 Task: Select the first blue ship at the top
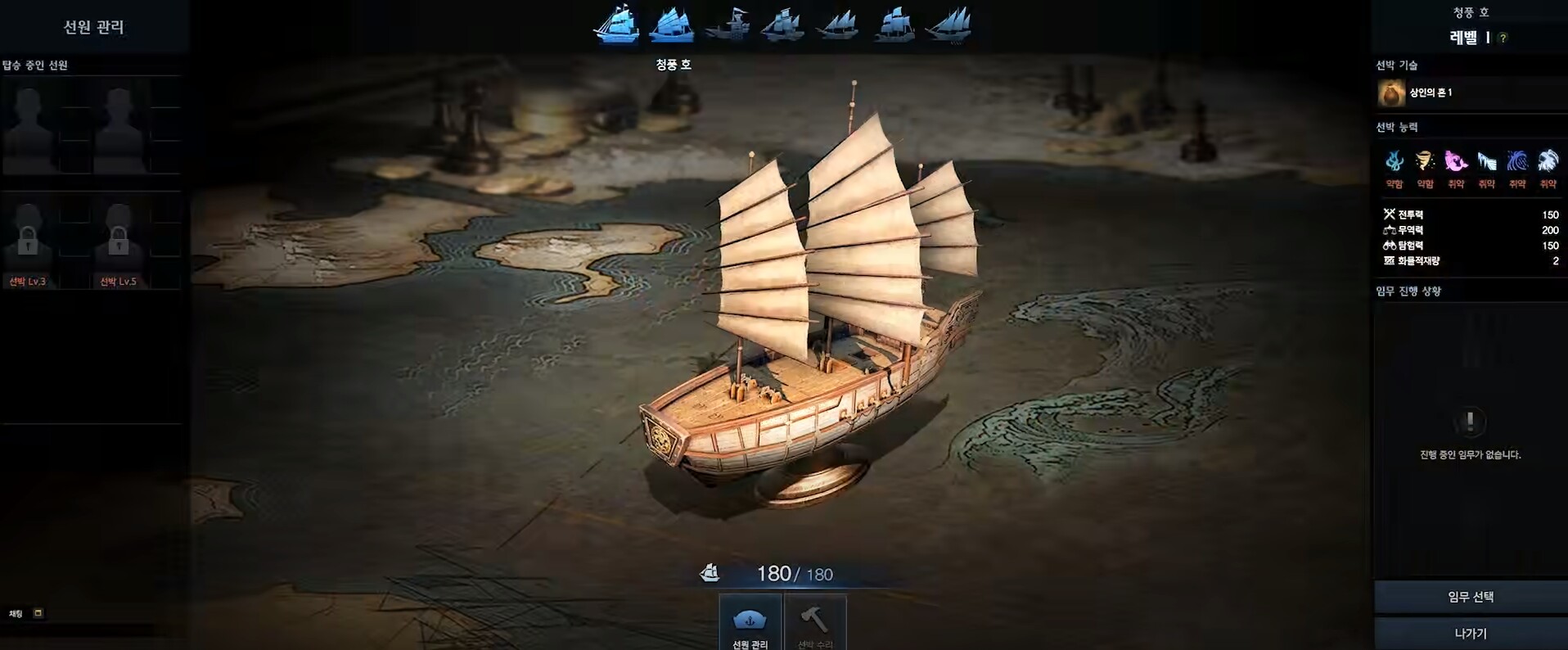(615, 27)
